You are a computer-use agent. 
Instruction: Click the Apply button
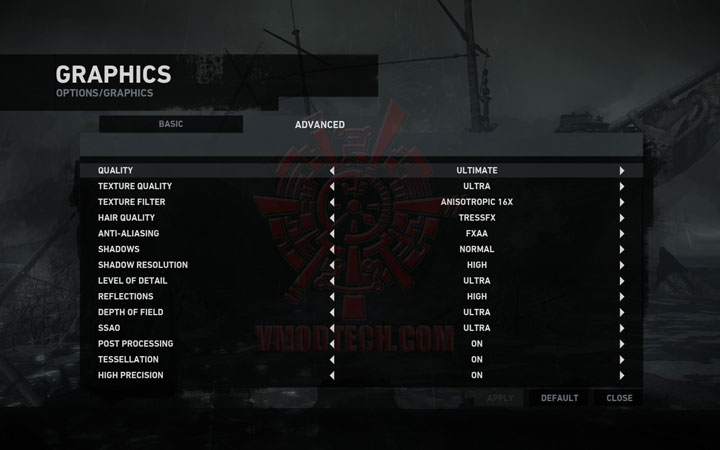pyautogui.click(x=499, y=398)
